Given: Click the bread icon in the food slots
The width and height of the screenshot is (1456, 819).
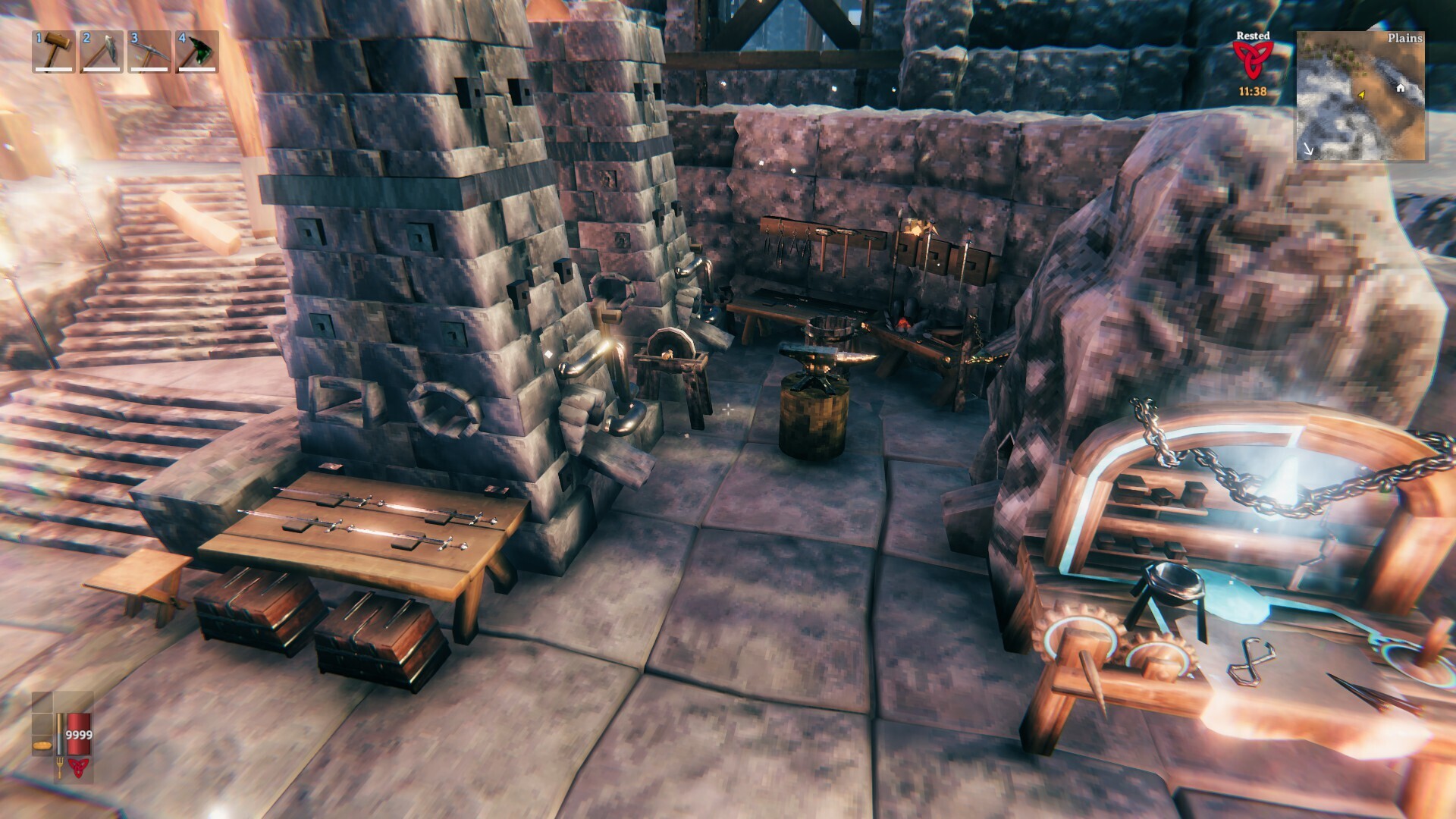Looking at the screenshot, I should pos(42,745).
